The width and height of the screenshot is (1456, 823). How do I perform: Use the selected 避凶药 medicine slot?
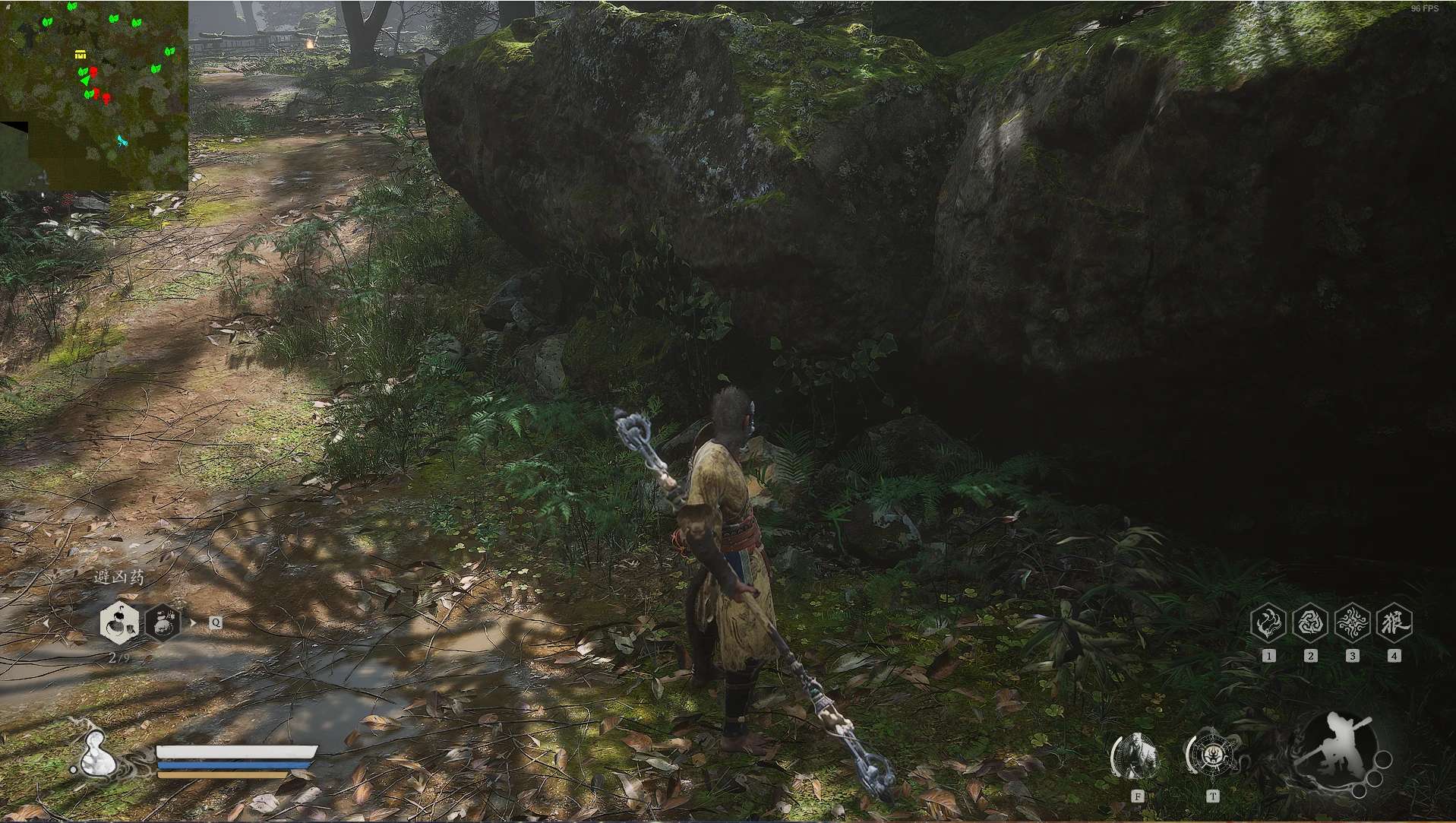[x=119, y=622]
